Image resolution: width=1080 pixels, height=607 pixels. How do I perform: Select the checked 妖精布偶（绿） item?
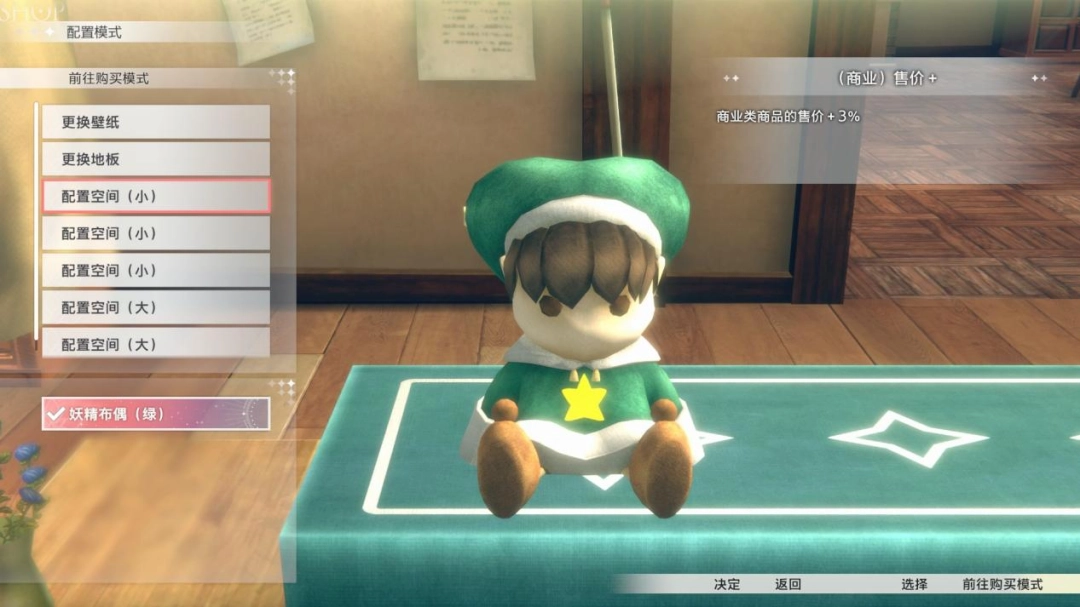[x=155, y=413]
